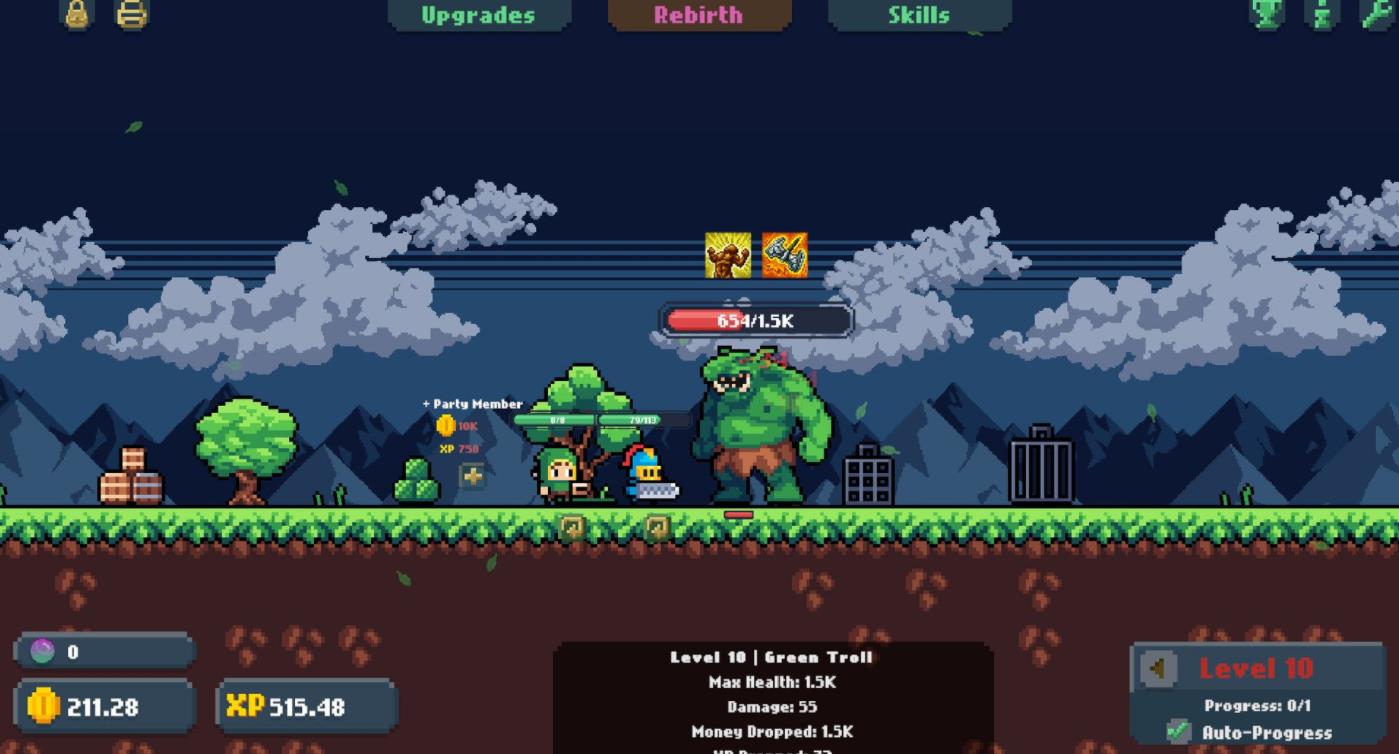
Task: Go back a level with the arrow button
Action: (x=1160, y=668)
